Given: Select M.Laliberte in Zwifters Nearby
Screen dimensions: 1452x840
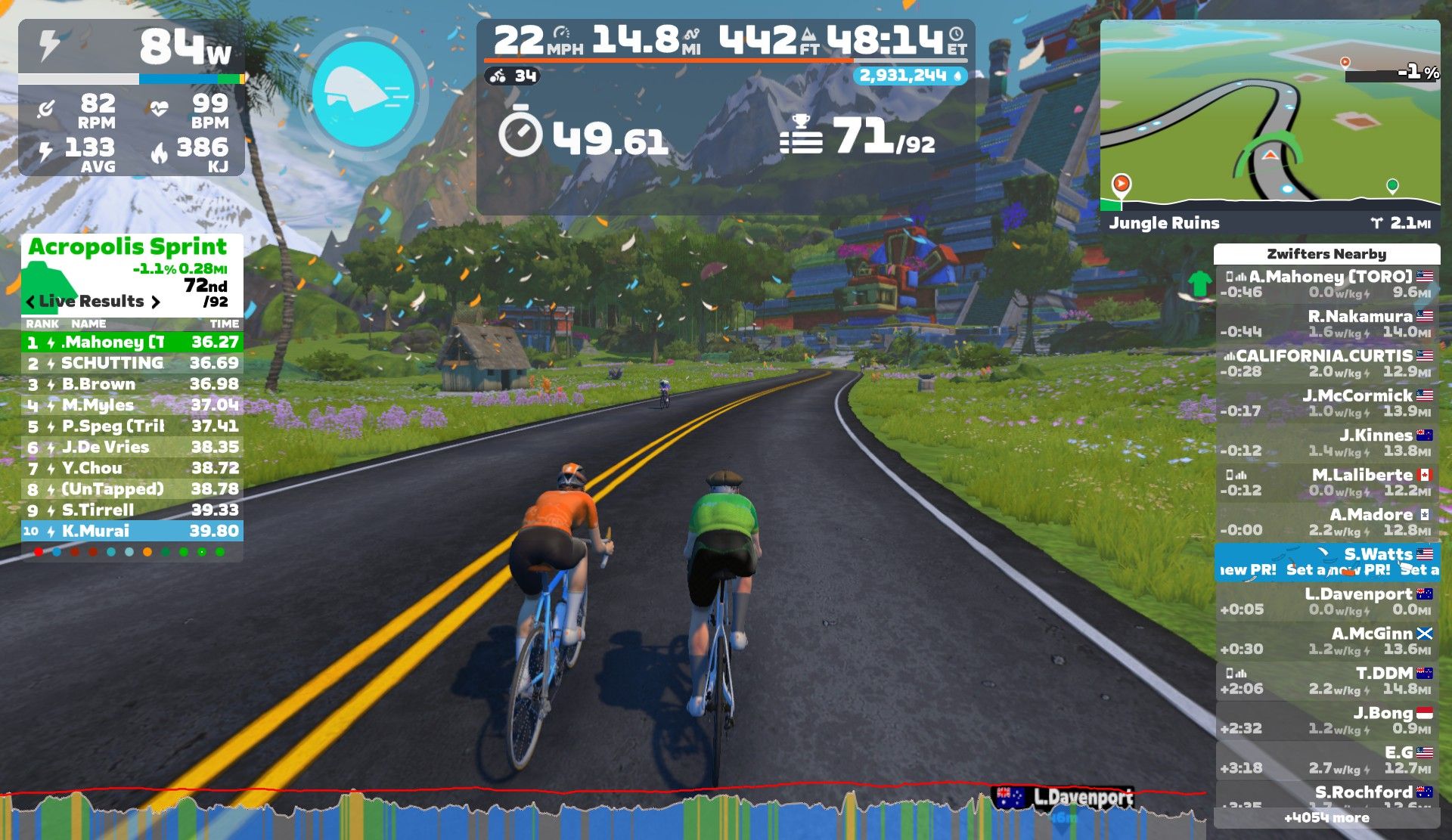Looking at the screenshot, I should pos(1327,482).
